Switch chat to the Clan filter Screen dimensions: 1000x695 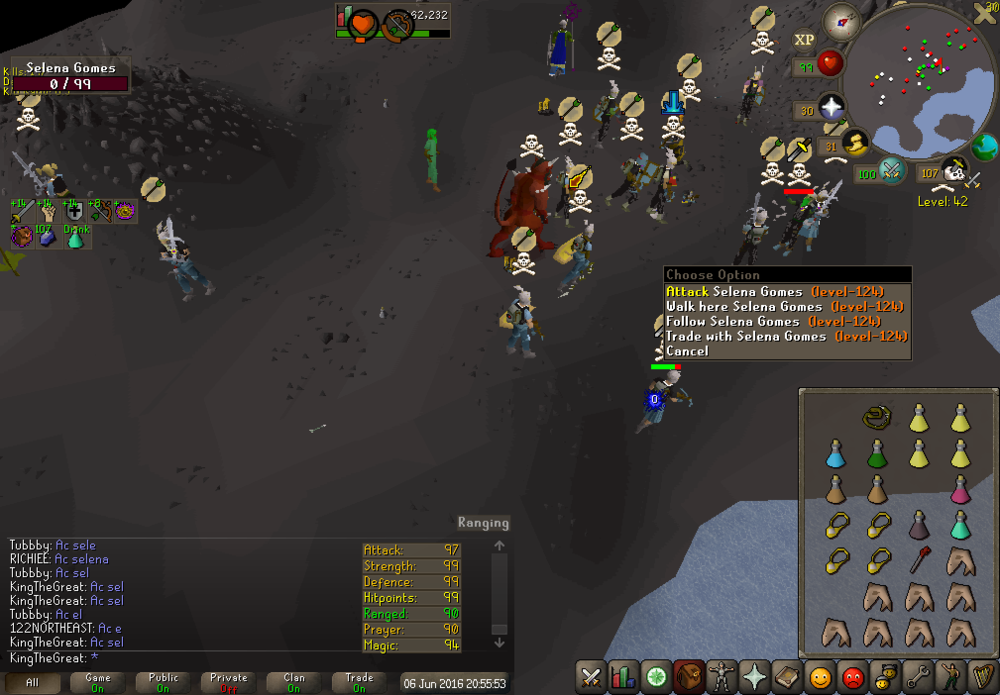[x=294, y=683]
